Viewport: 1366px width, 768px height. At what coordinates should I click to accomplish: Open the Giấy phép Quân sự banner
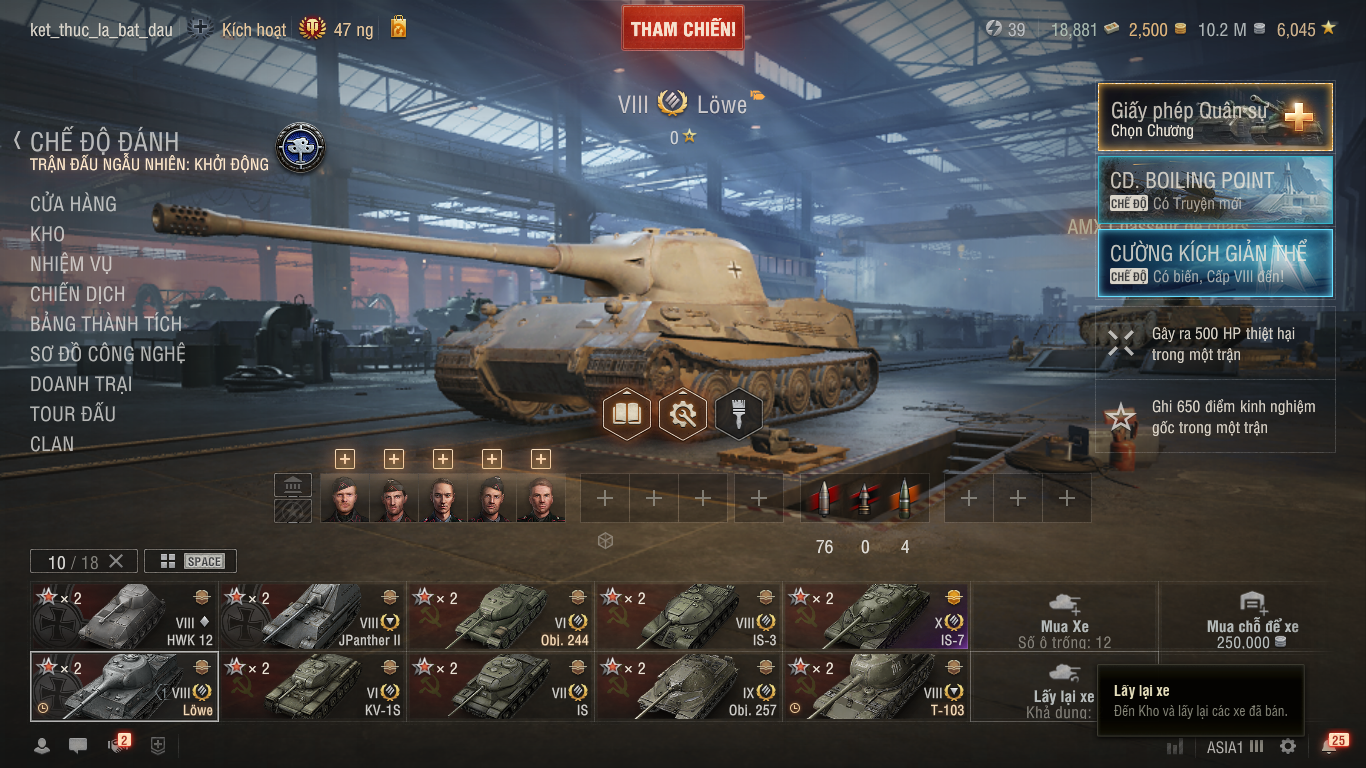tap(1215, 118)
